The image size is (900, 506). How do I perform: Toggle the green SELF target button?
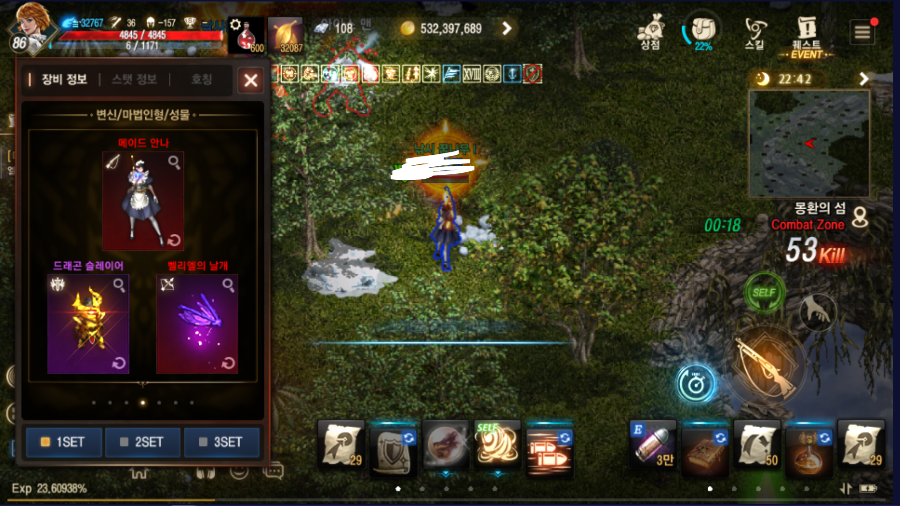[764, 293]
